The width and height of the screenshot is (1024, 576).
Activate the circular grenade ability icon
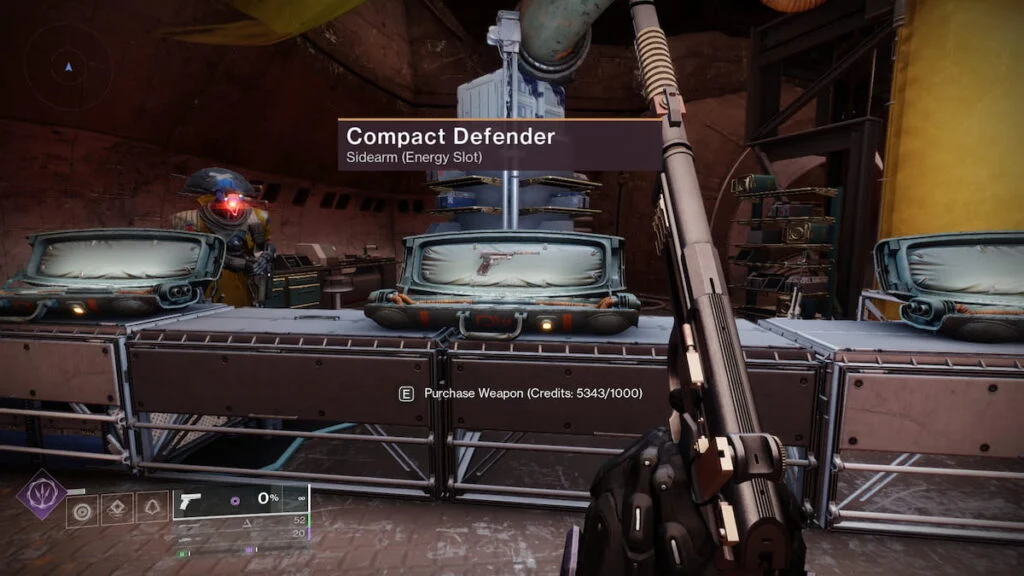(82, 509)
